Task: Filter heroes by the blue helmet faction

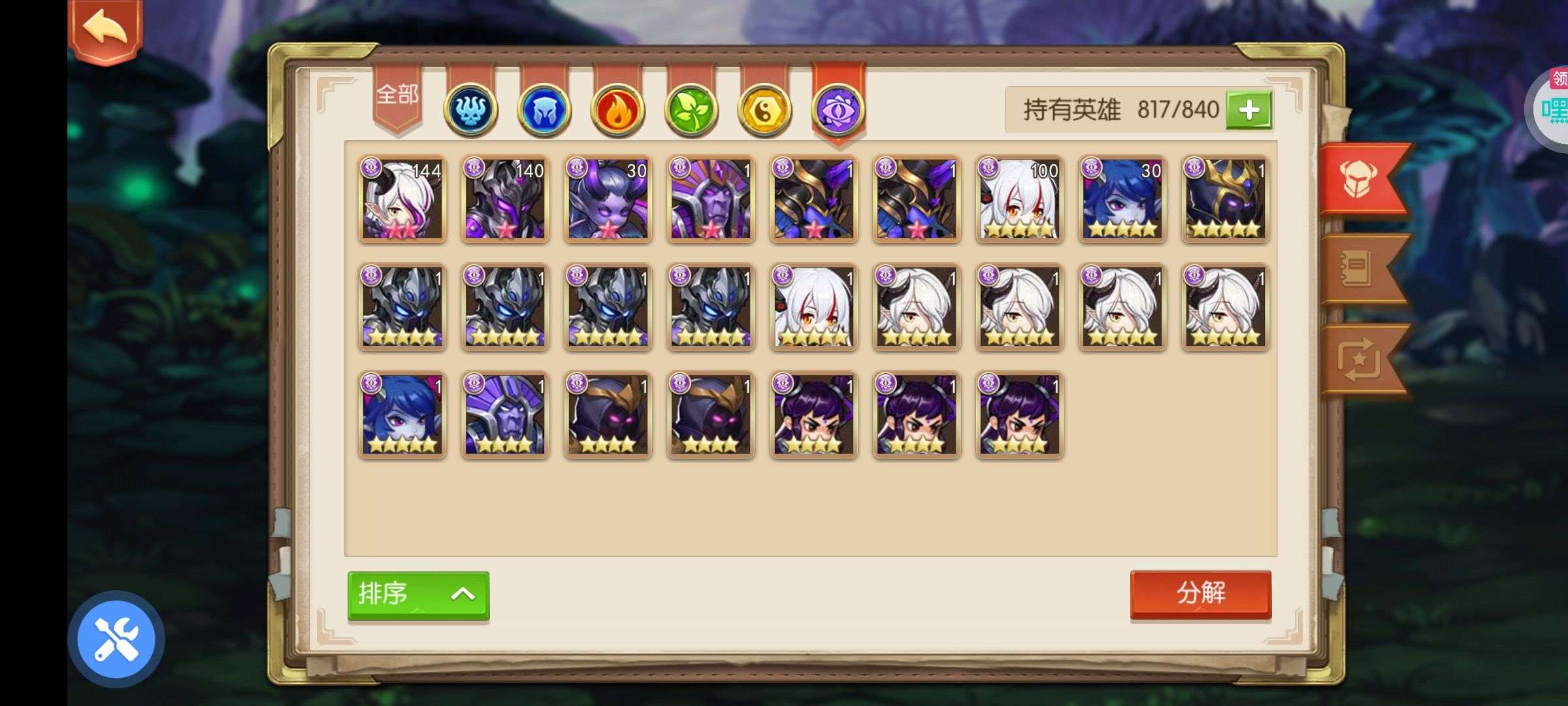Action: pos(544,110)
